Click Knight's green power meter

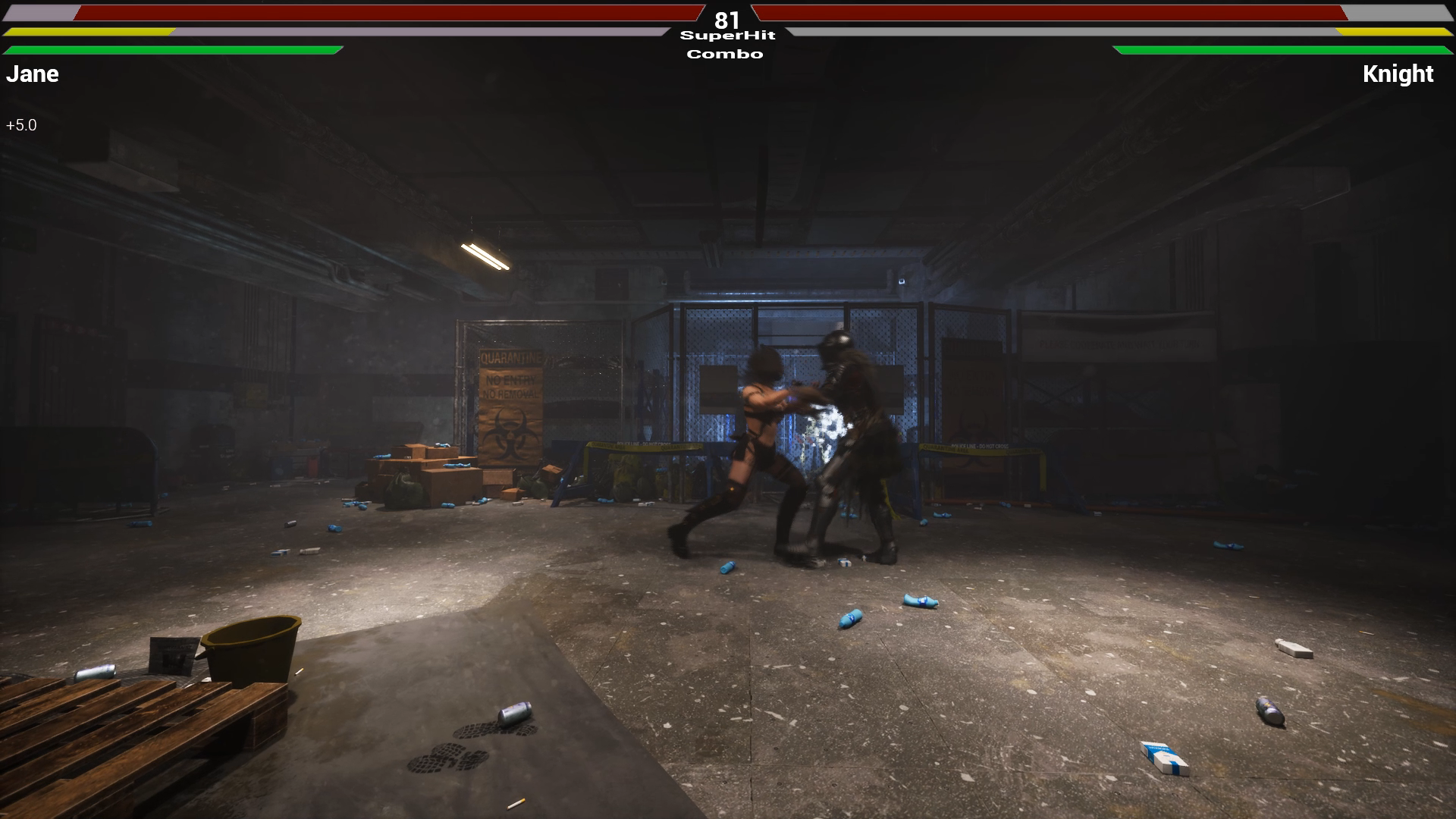(1282, 50)
